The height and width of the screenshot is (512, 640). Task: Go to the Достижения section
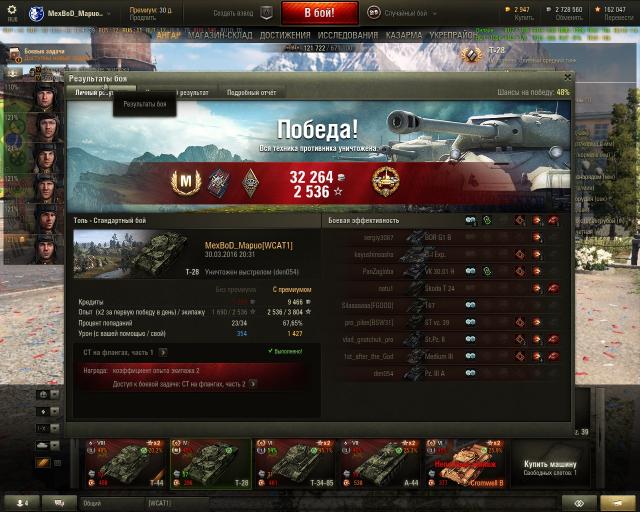[x=284, y=35]
